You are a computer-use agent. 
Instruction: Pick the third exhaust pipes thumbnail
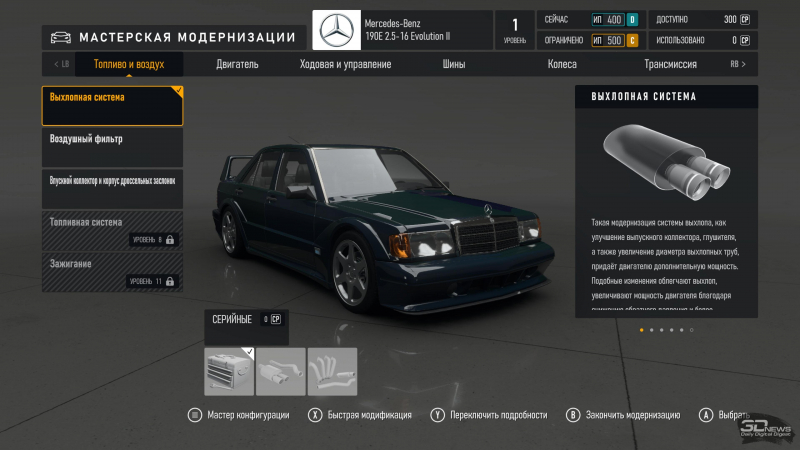click(x=332, y=371)
